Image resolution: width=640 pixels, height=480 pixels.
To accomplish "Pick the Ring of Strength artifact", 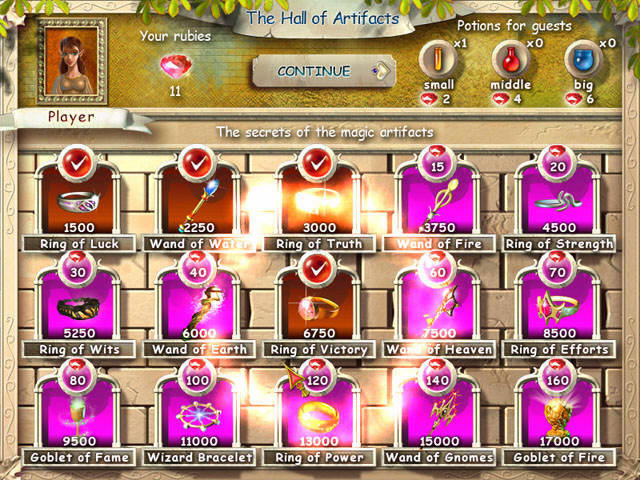I will click(x=557, y=200).
